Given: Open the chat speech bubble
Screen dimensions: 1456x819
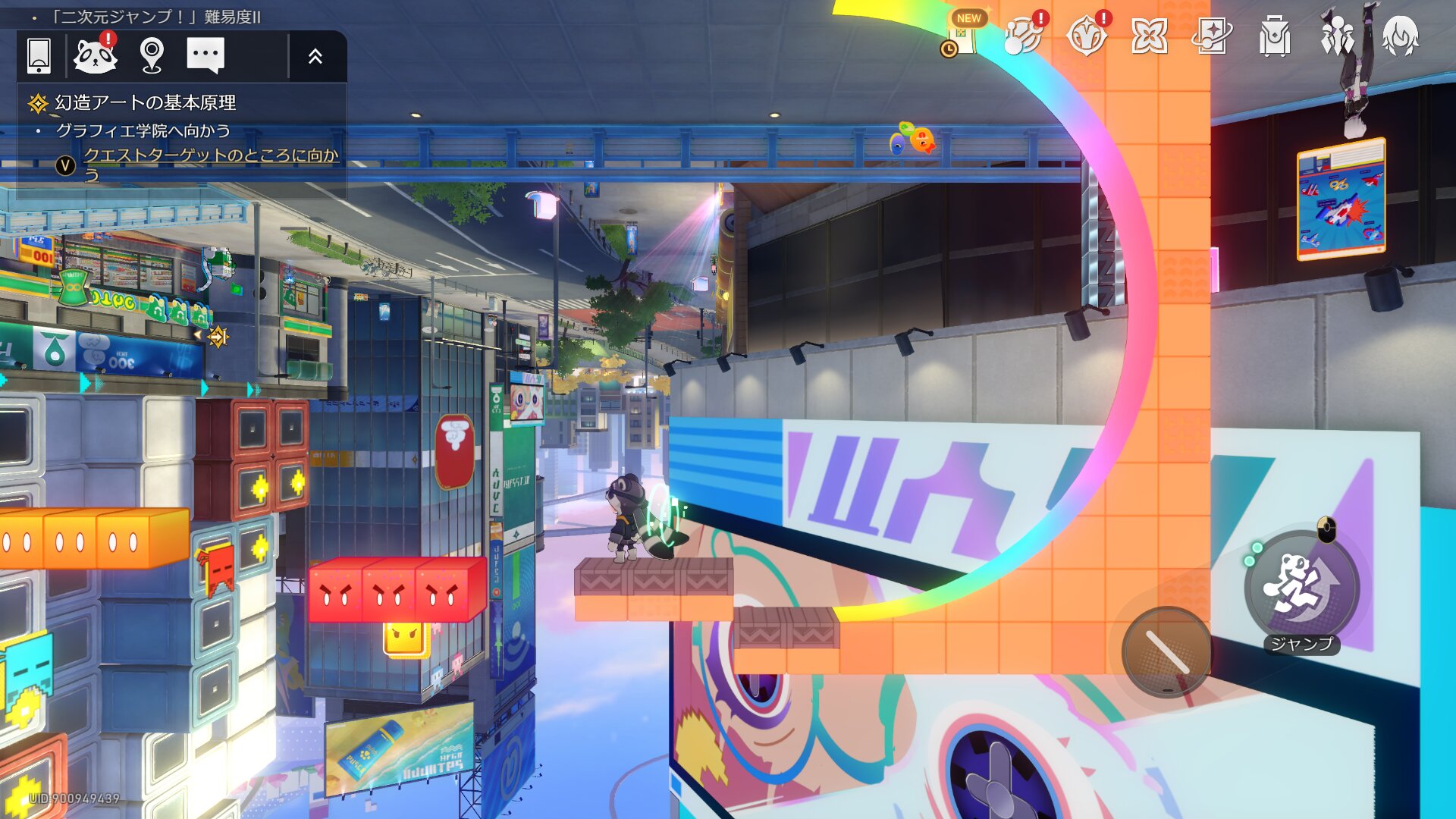Looking at the screenshot, I should pos(206,55).
